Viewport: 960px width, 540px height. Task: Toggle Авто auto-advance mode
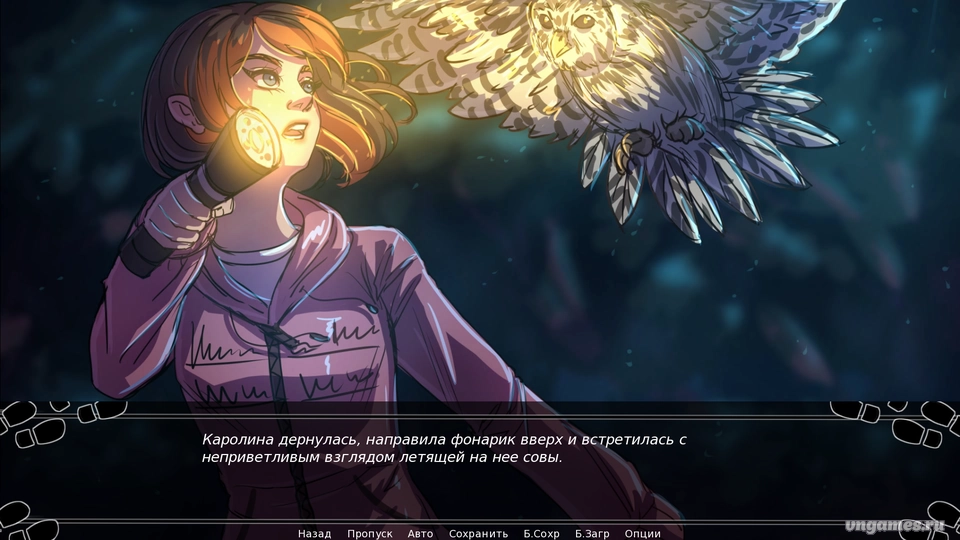pyautogui.click(x=421, y=534)
